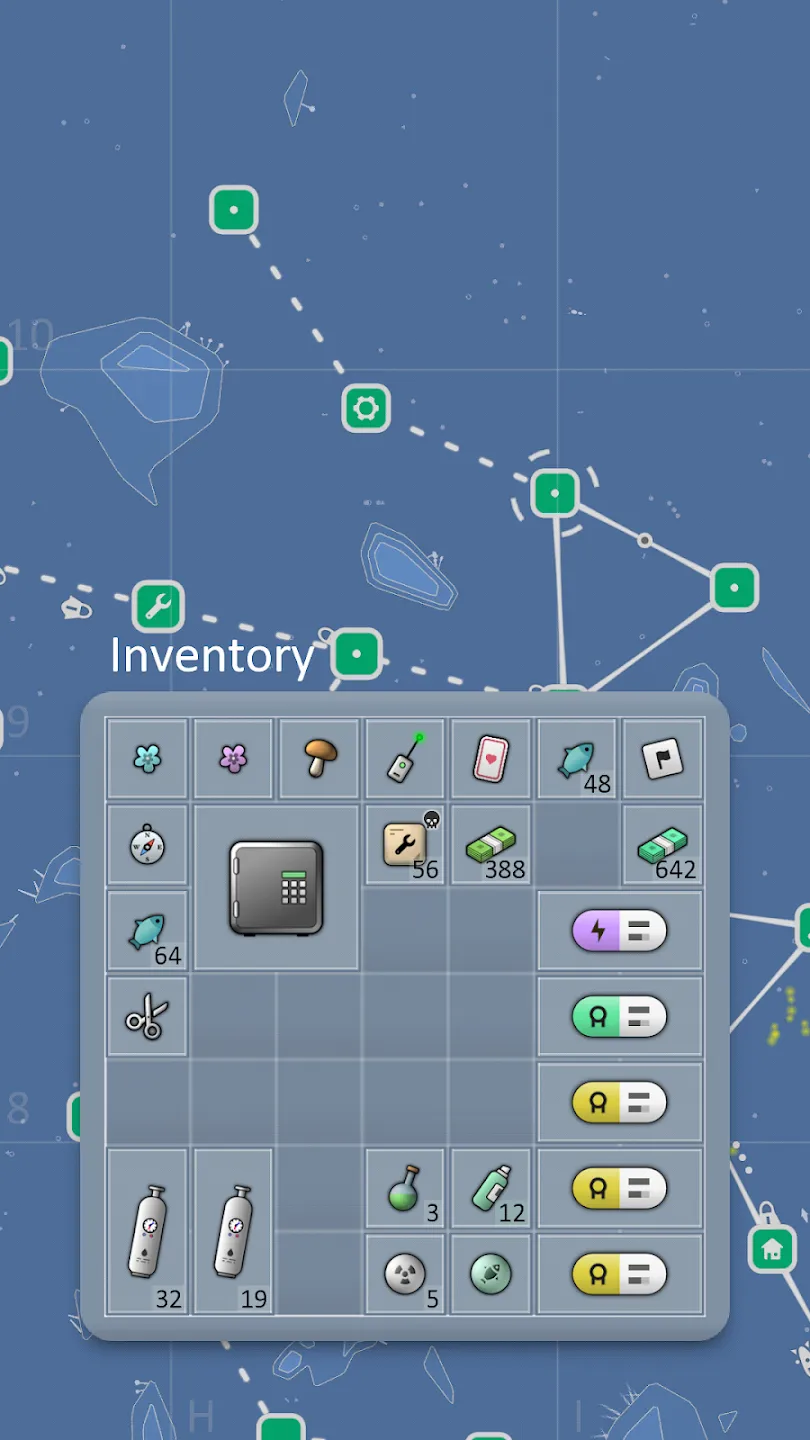Select the fish stack of 48
The height and width of the screenshot is (1440, 810).
click(577, 759)
